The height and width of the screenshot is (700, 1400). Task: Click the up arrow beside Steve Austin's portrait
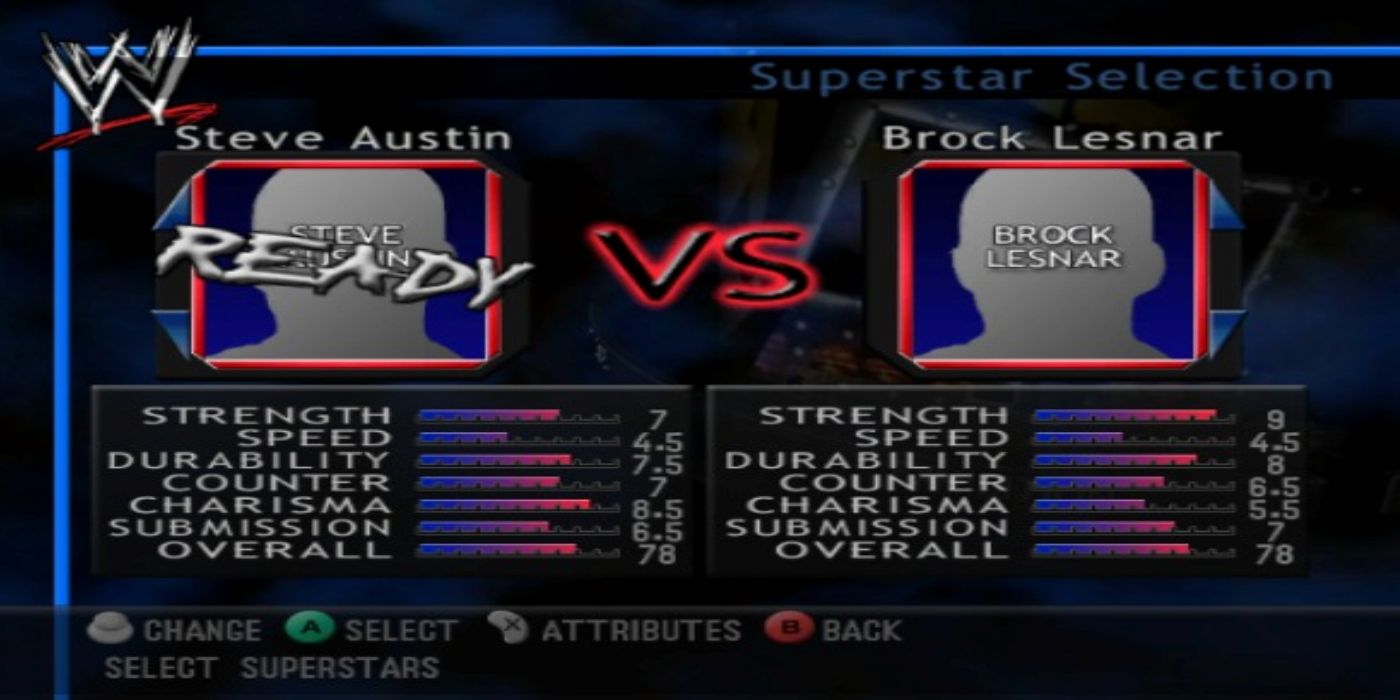pyautogui.click(x=172, y=205)
